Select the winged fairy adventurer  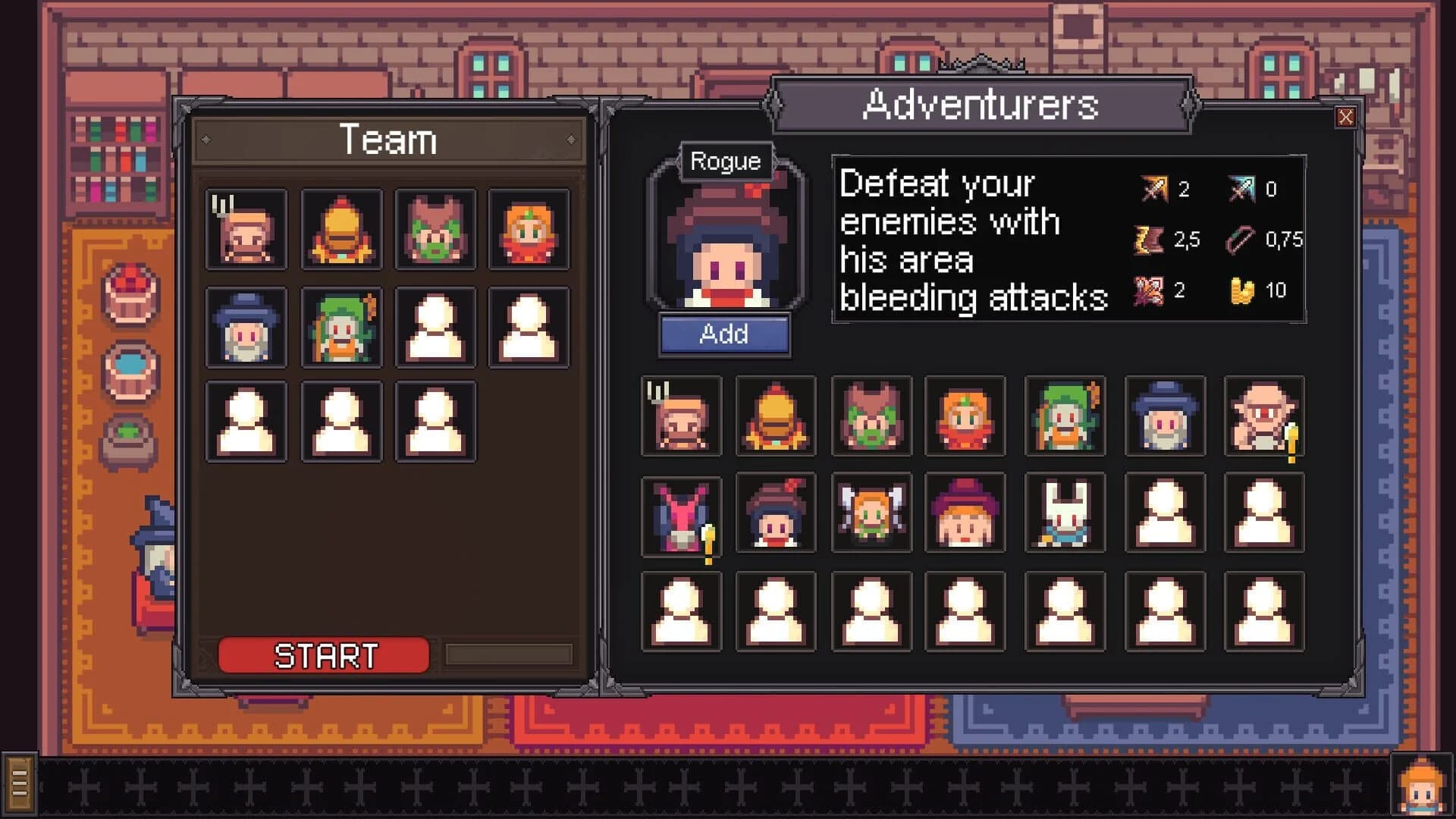871,513
